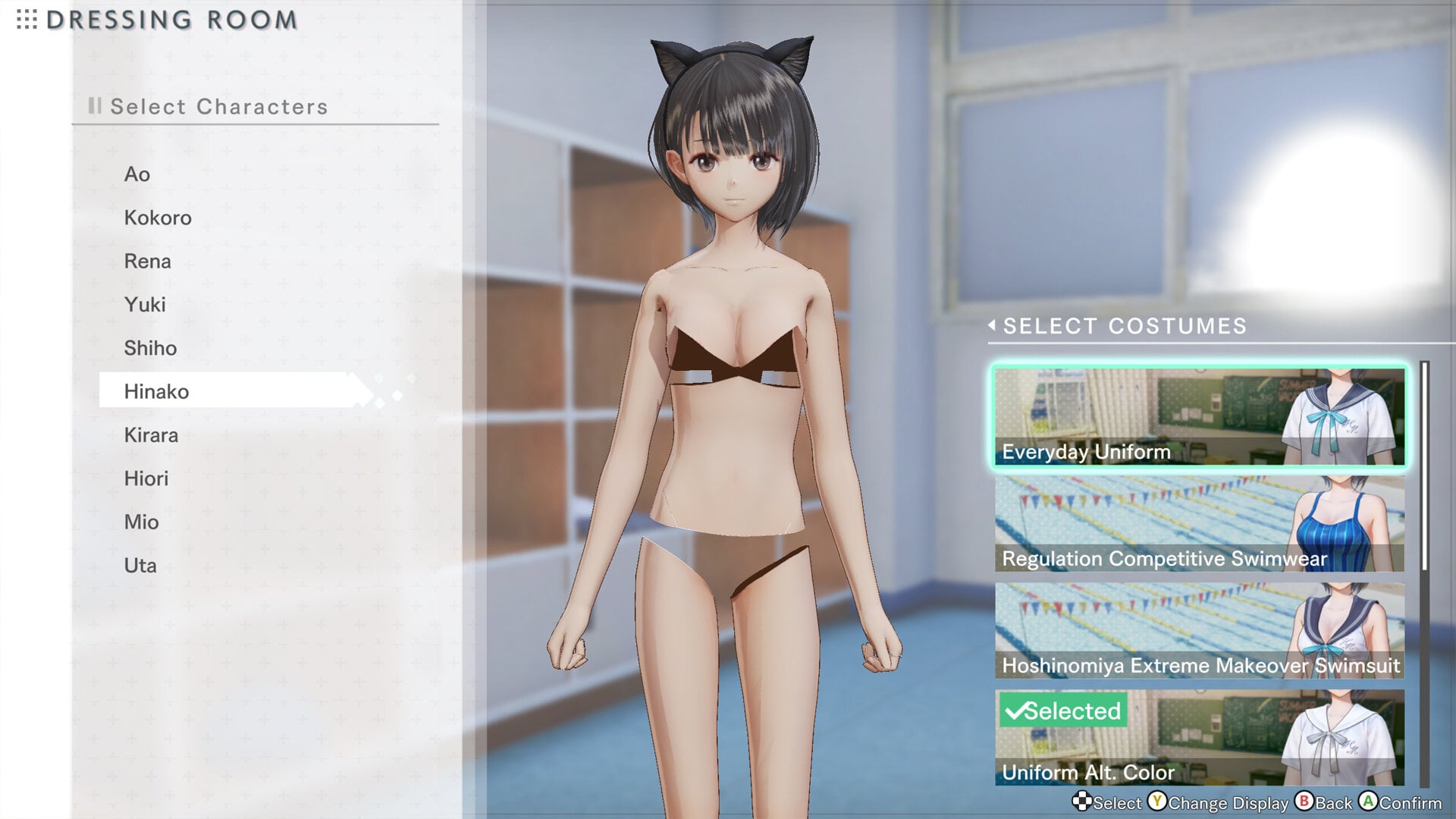Click the red B Back button icon
The image size is (1456, 819).
click(x=1304, y=802)
